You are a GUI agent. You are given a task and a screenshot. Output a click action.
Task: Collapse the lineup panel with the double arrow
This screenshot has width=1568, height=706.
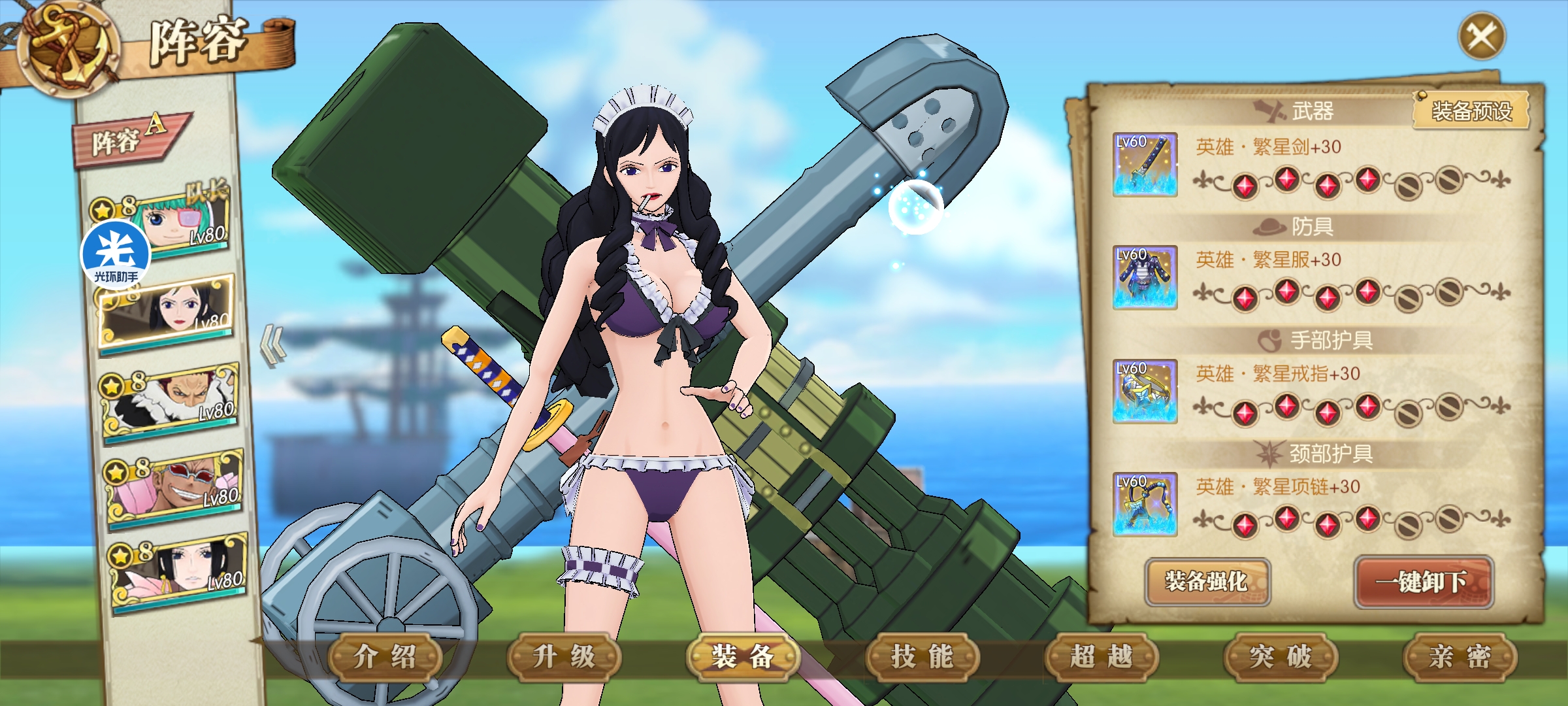[273, 345]
